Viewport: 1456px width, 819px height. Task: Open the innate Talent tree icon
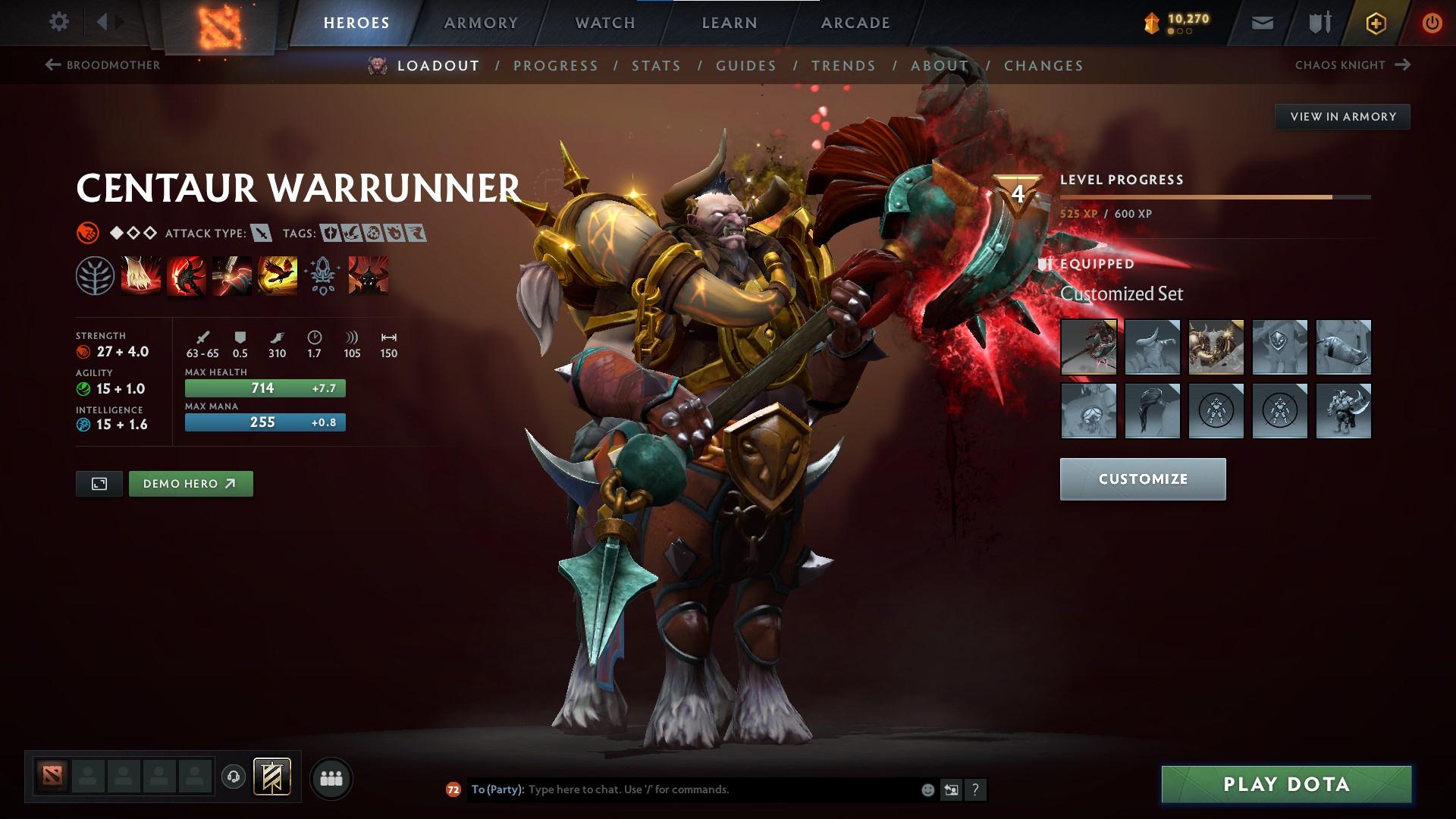point(95,276)
